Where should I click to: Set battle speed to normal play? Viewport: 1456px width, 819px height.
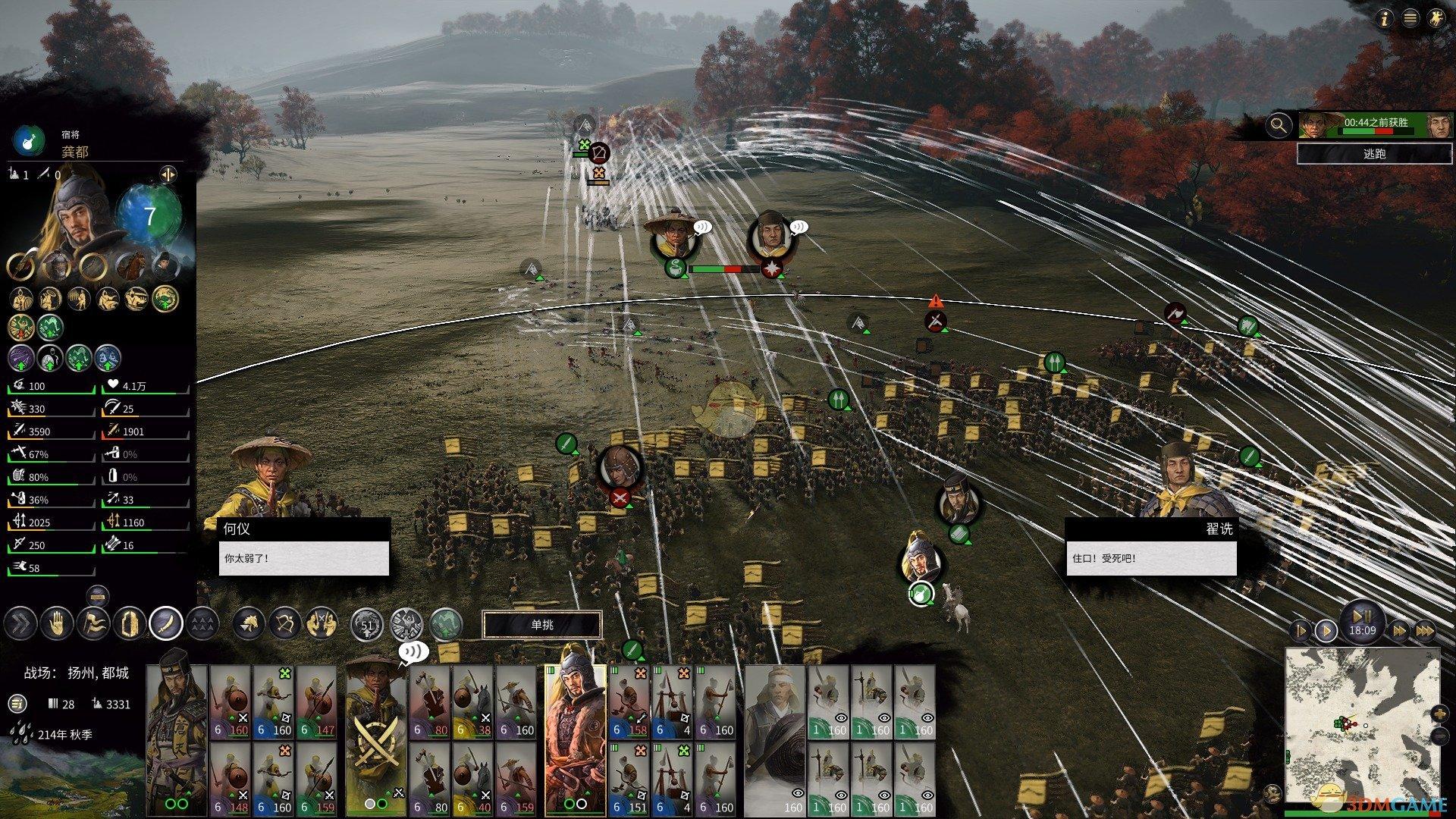1326,630
